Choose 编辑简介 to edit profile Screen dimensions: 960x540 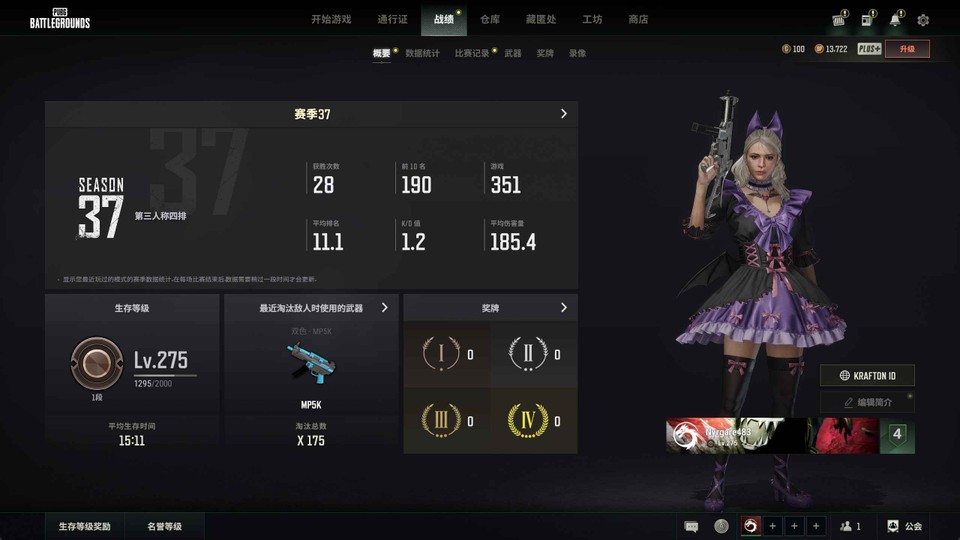[867, 402]
